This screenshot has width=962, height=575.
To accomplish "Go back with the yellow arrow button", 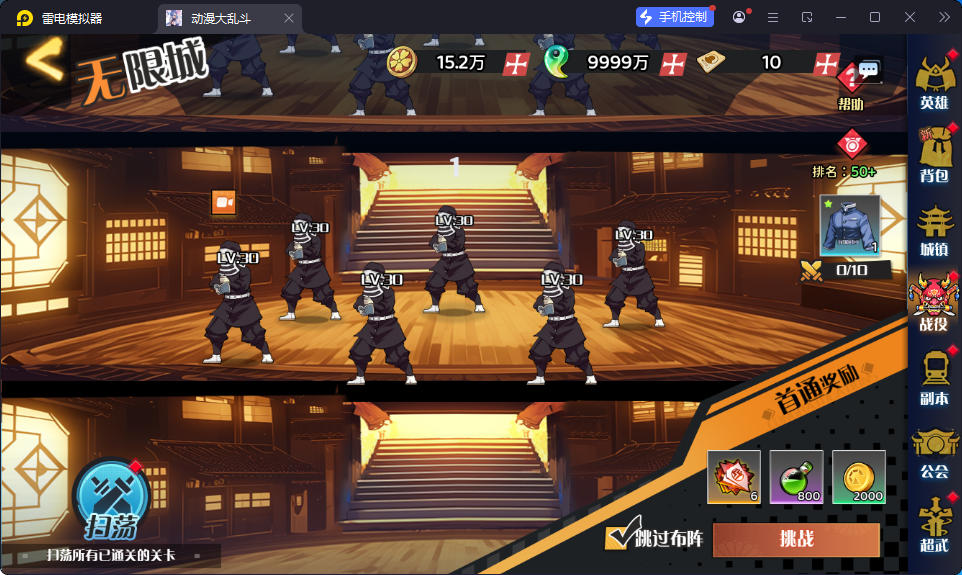I will [x=43, y=61].
